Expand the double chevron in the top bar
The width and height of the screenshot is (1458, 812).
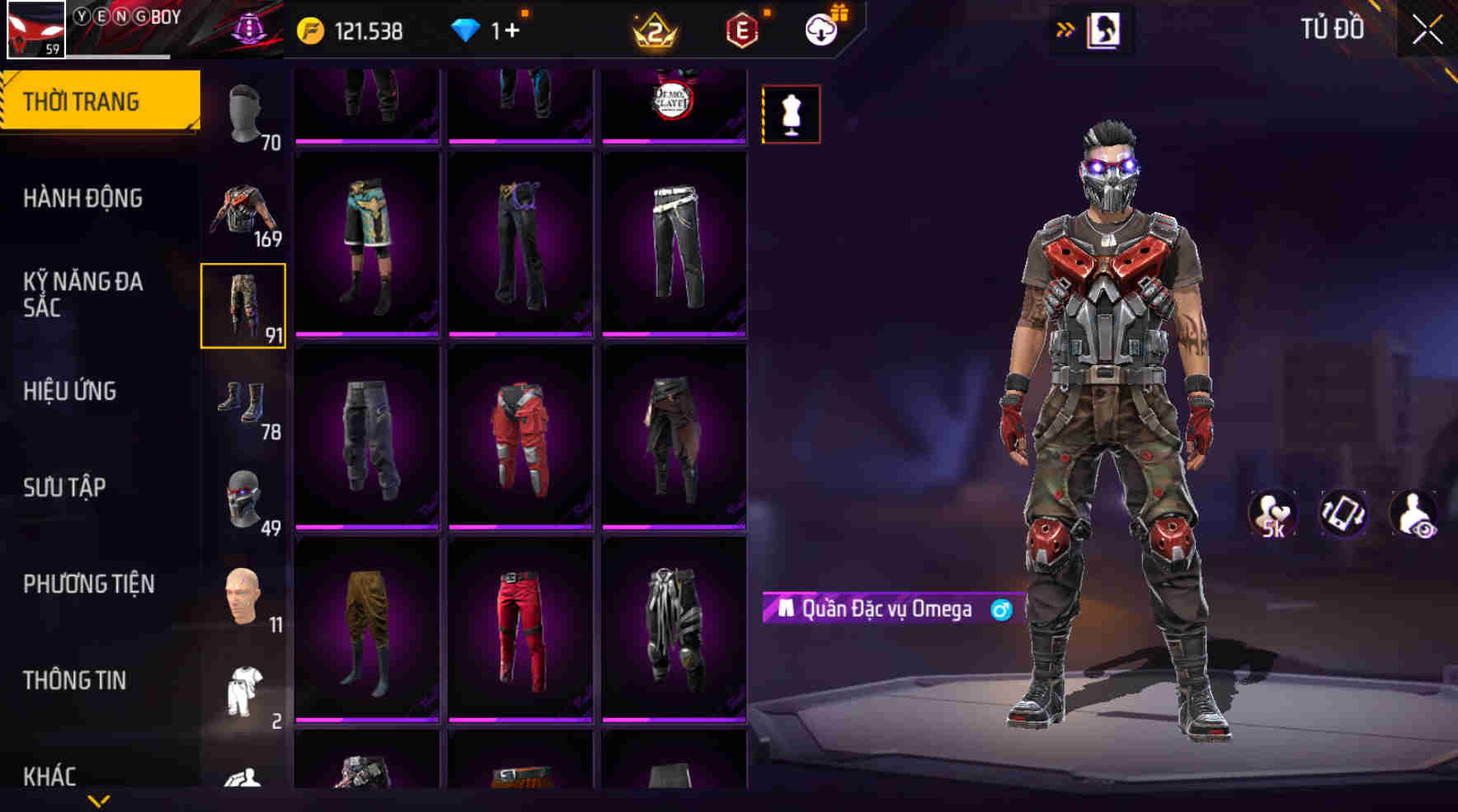point(1067,29)
